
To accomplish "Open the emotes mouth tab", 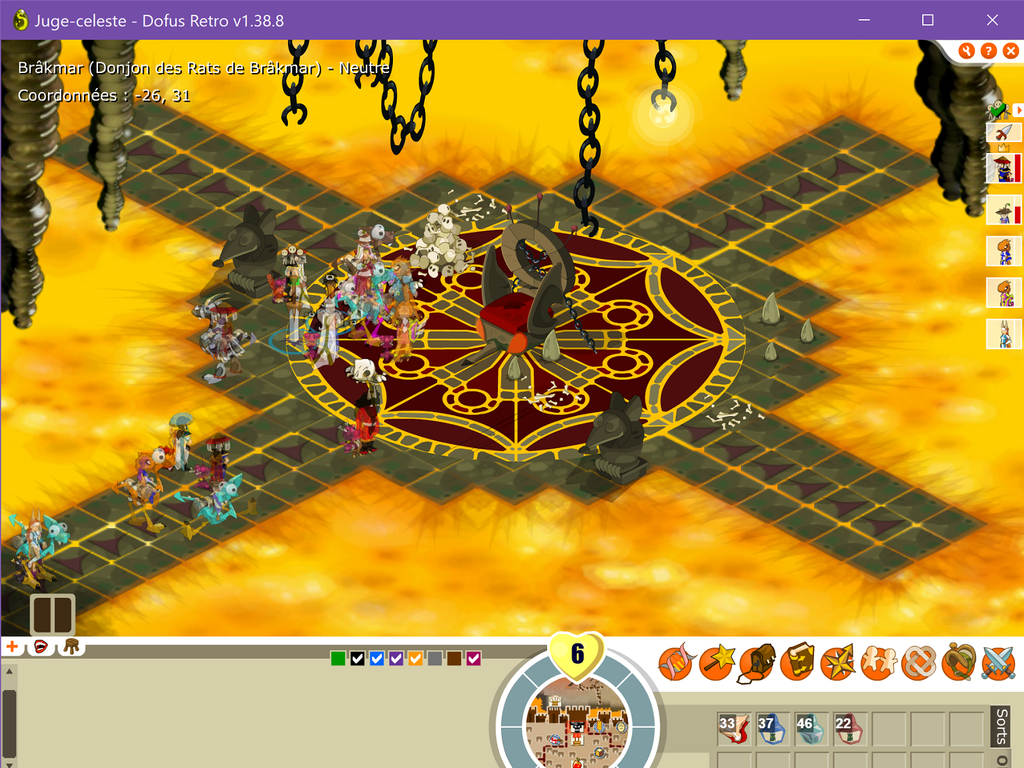I will pyautogui.click(x=42, y=647).
